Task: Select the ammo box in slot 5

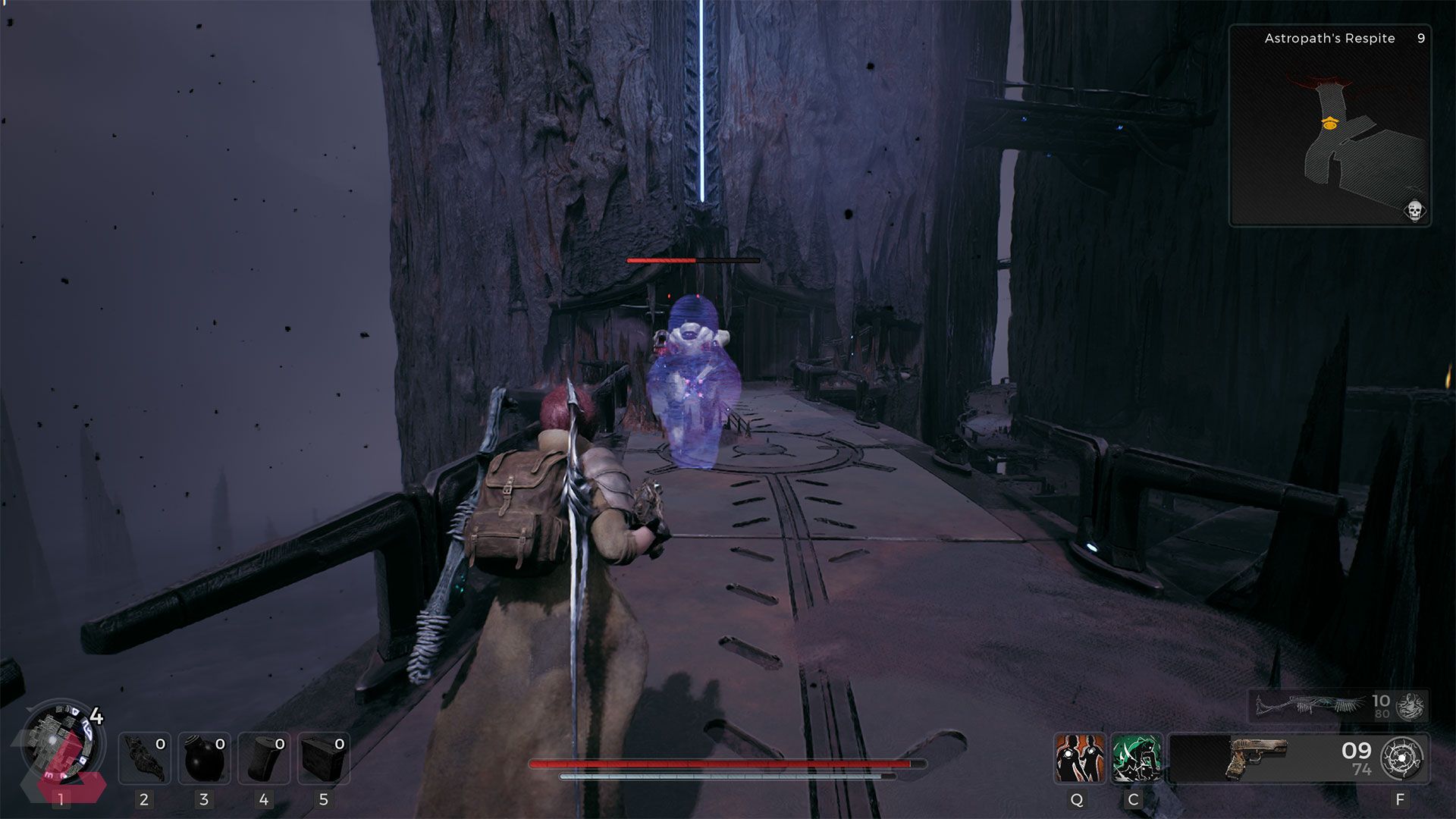Action: [323, 758]
